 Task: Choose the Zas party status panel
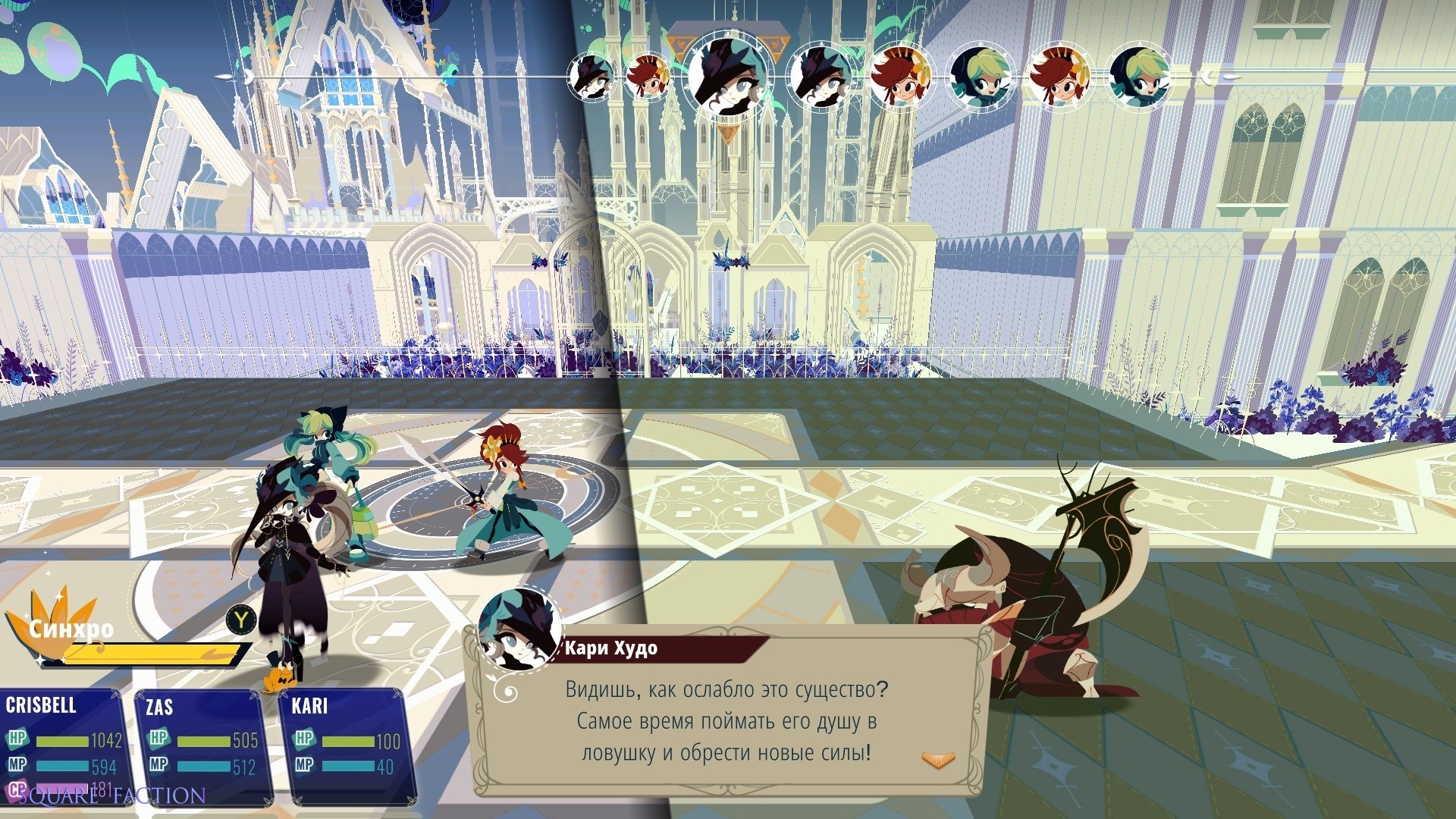(202, 747)
